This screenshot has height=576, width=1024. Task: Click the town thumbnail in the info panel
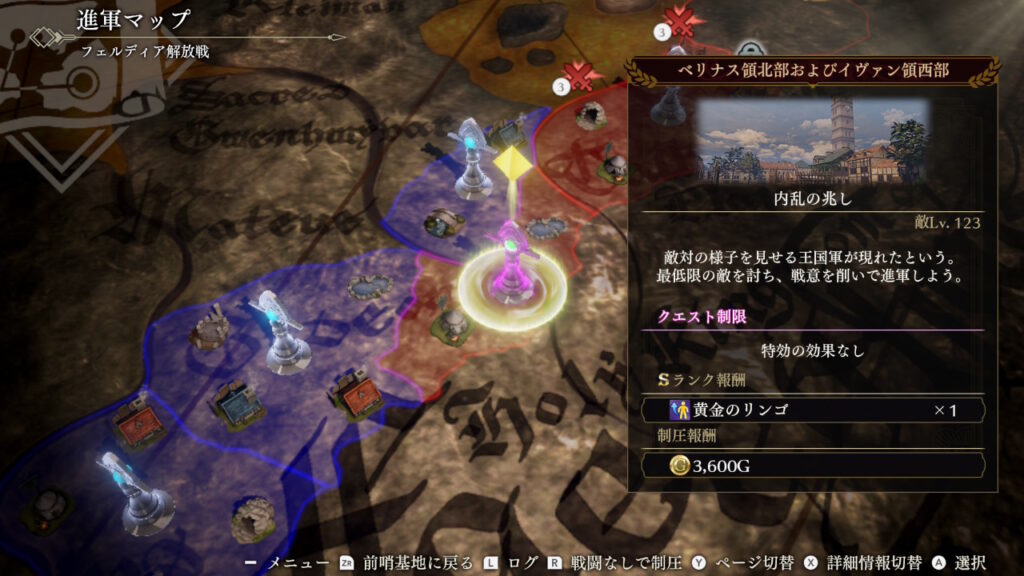[x=811, y=141]
